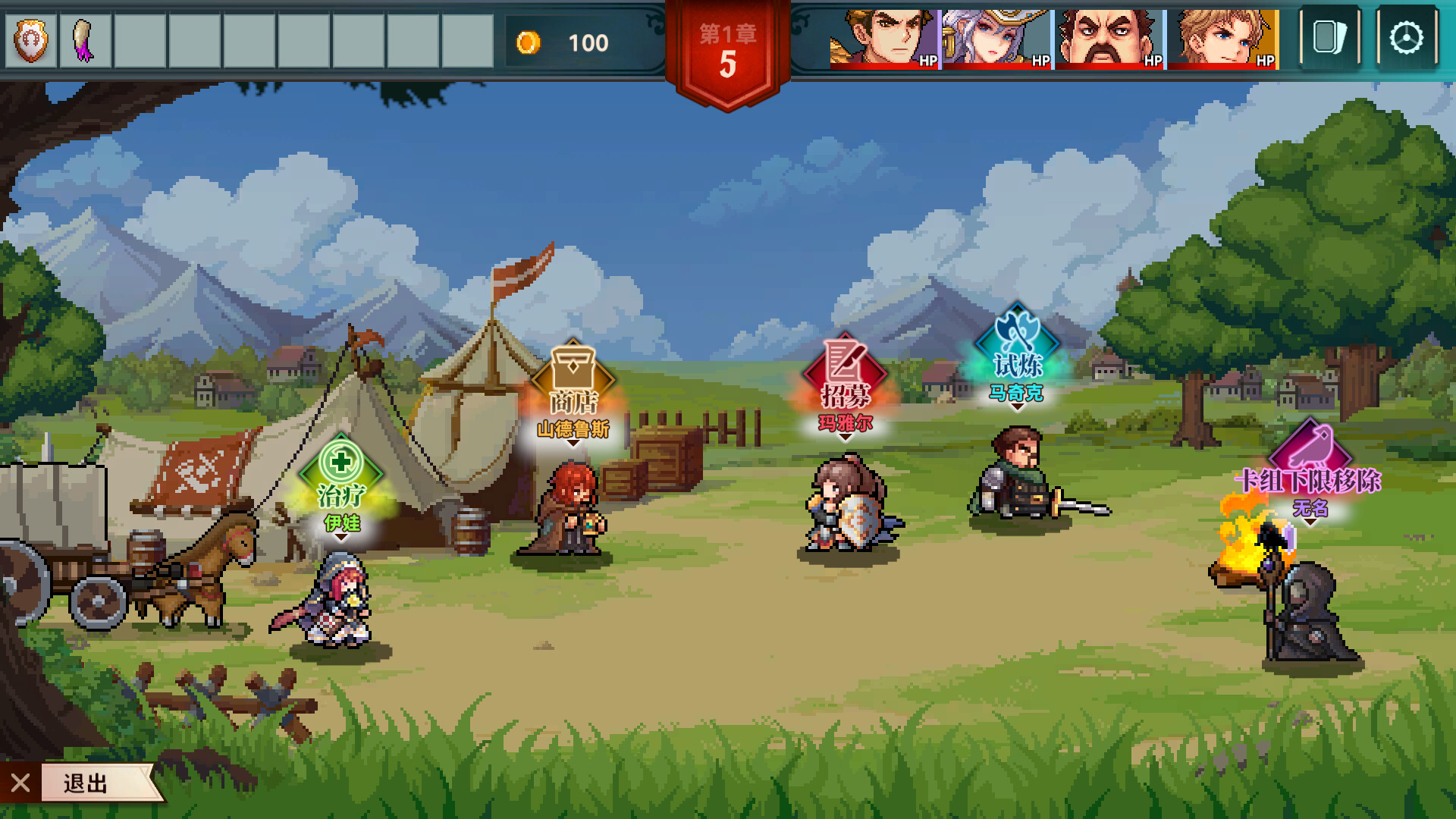Image resolution: width=1456 pixels, height=819 pixels.
Task: View the silver-haired heroine portrait
Action: tap(996, 39)
